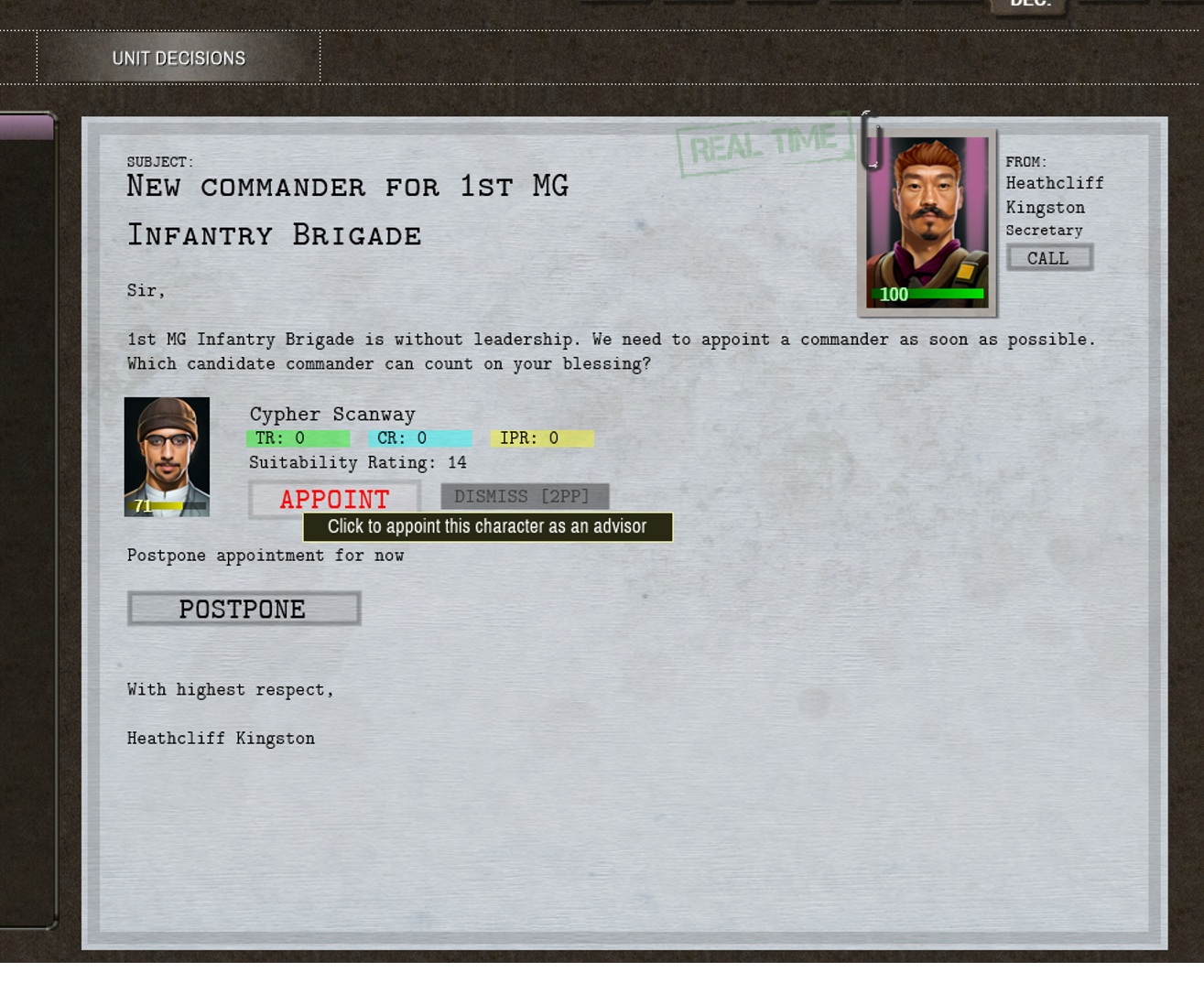Switch to the UNIT DECISIONS tab

click(179, 57)
